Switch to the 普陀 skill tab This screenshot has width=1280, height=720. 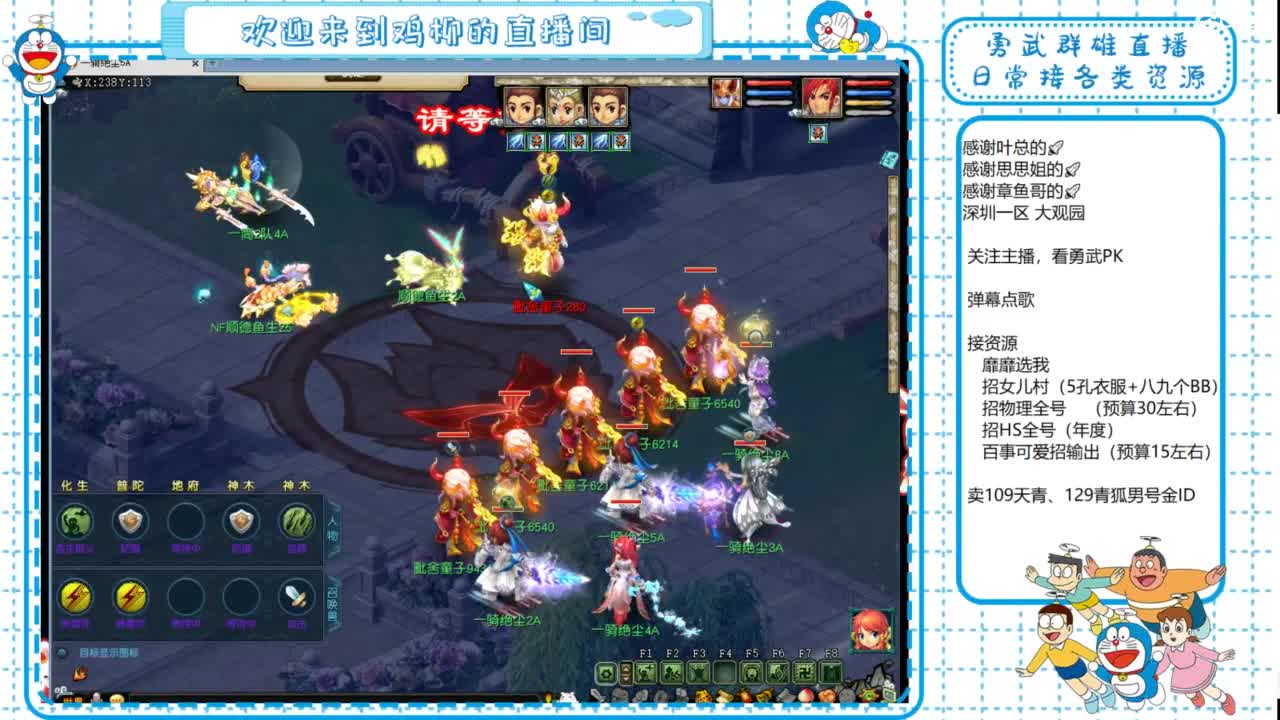click(130, 485)
